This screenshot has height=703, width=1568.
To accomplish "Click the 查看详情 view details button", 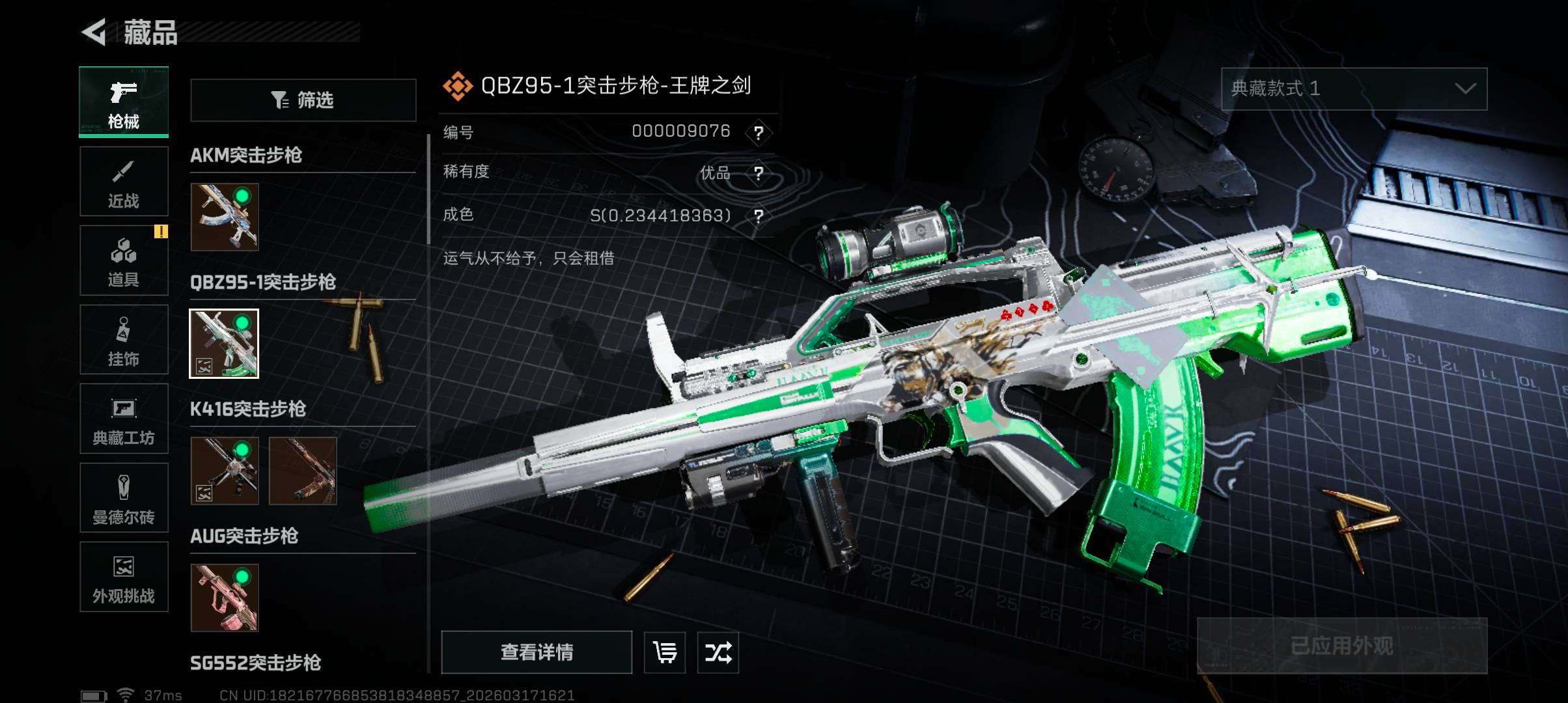I will (537, 652).
